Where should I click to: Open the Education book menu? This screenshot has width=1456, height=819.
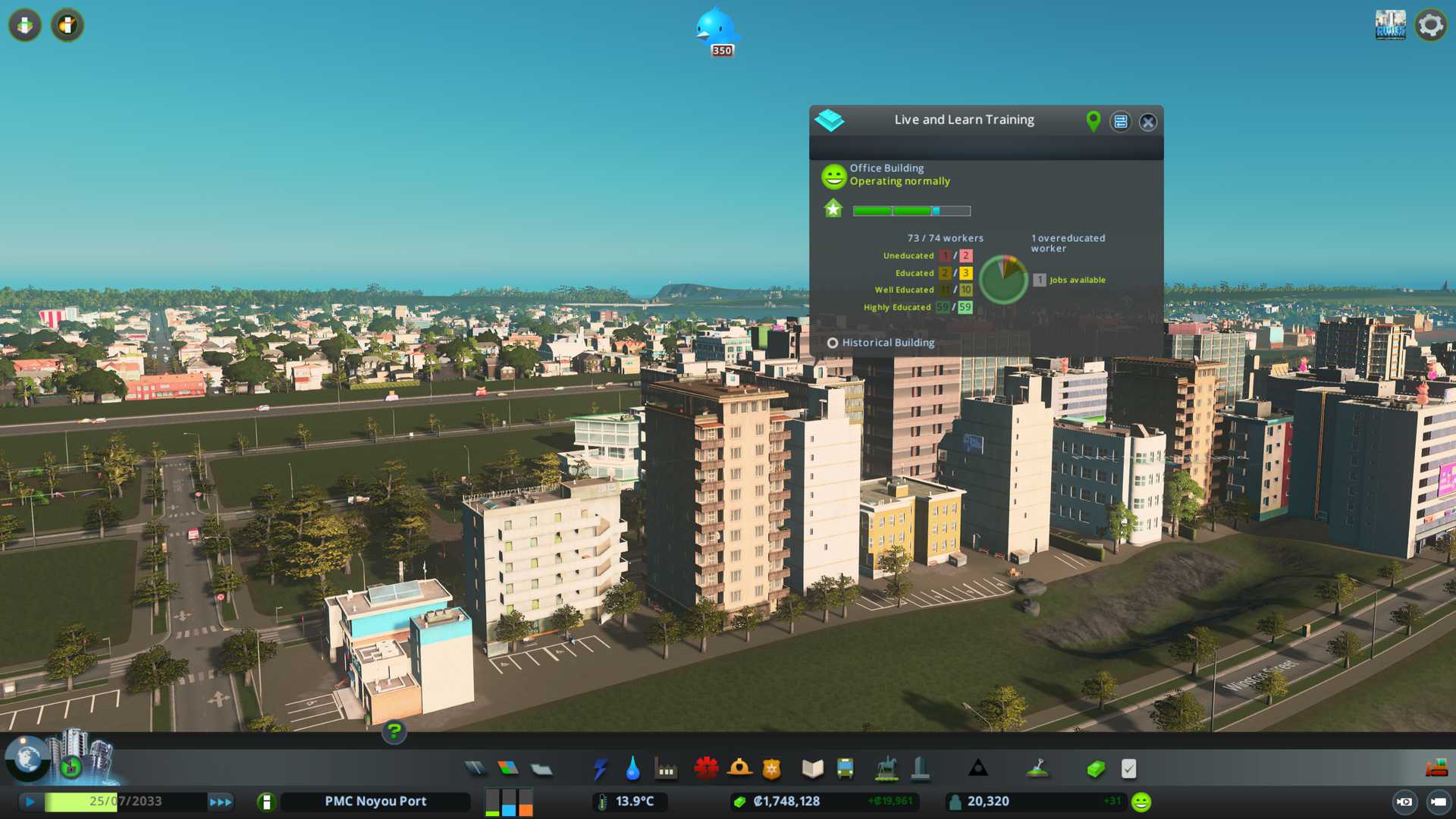point(812,769)
